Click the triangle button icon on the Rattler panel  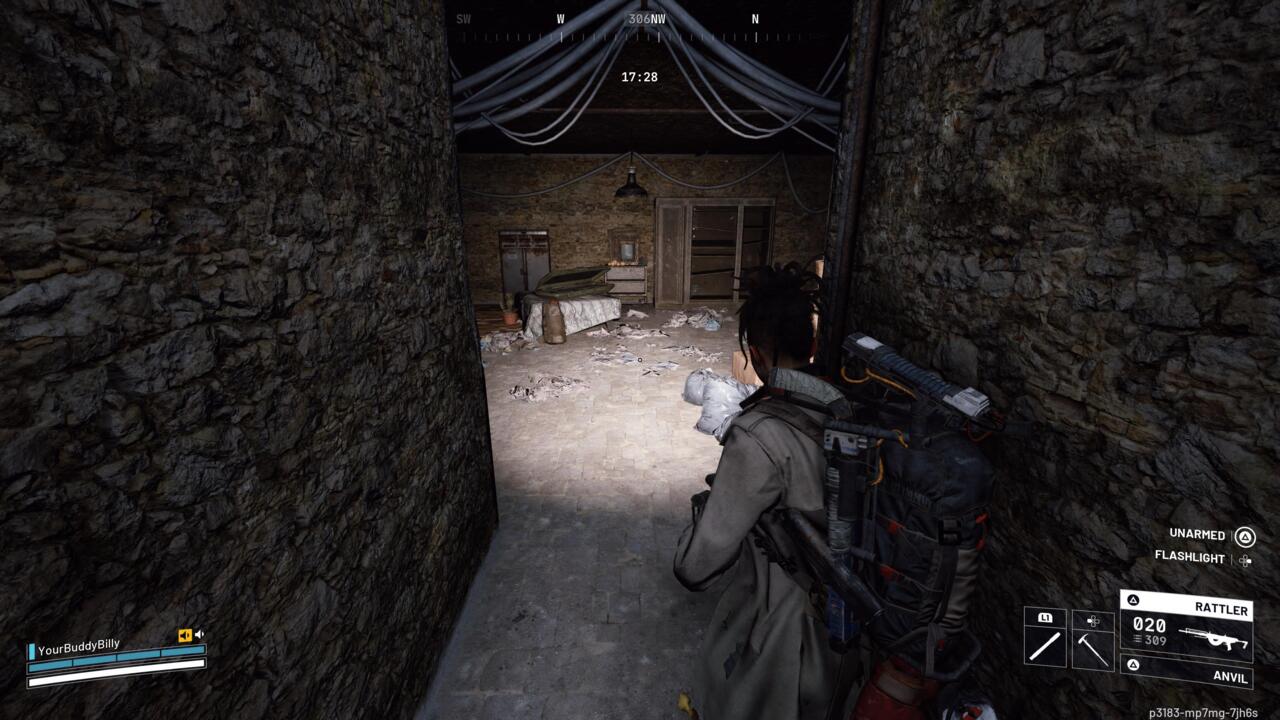[x=1133, y=599]
